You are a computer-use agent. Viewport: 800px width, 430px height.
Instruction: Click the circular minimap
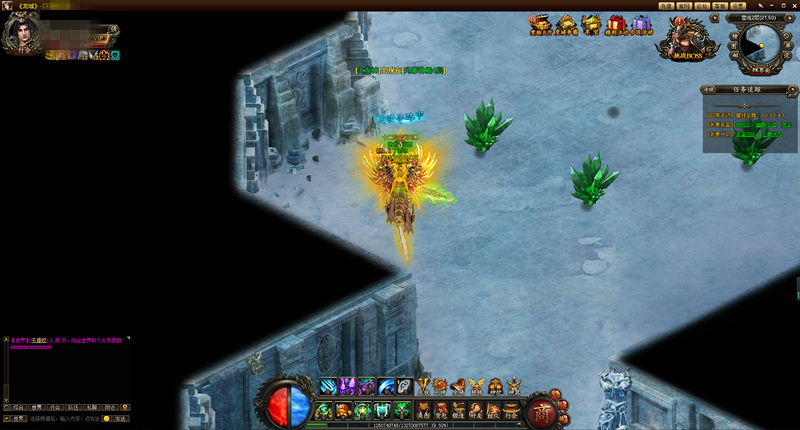[762, 44]
